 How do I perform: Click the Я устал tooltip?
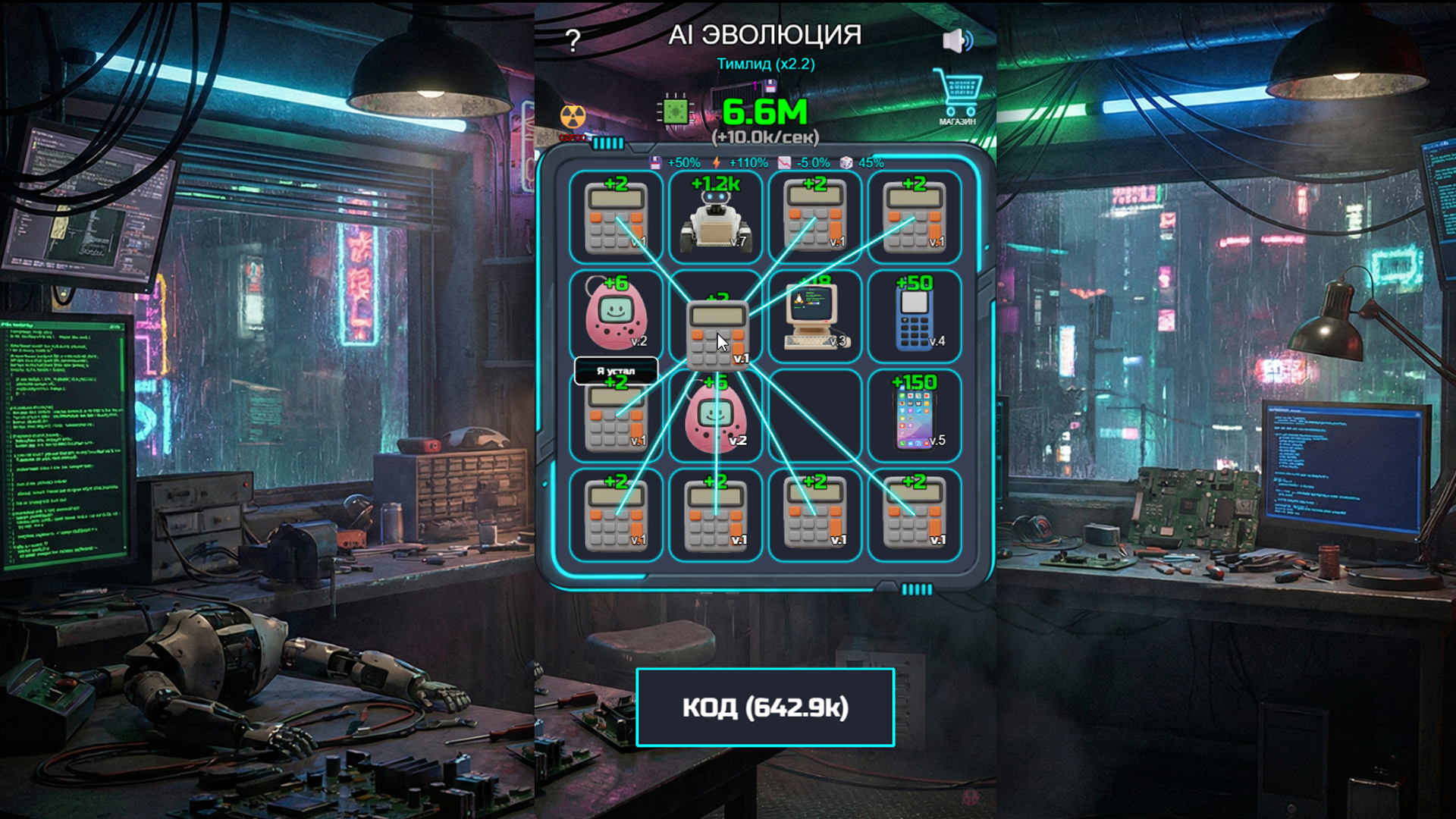(x=617, y=369)
